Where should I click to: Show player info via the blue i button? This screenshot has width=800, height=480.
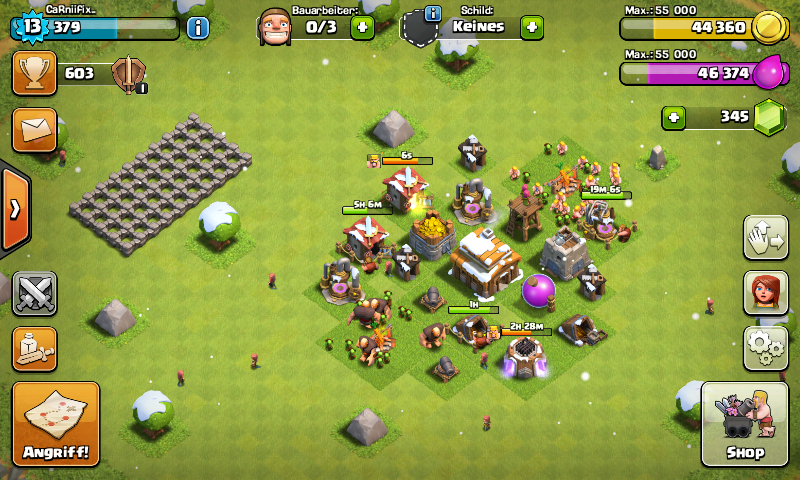coord(198,27)
